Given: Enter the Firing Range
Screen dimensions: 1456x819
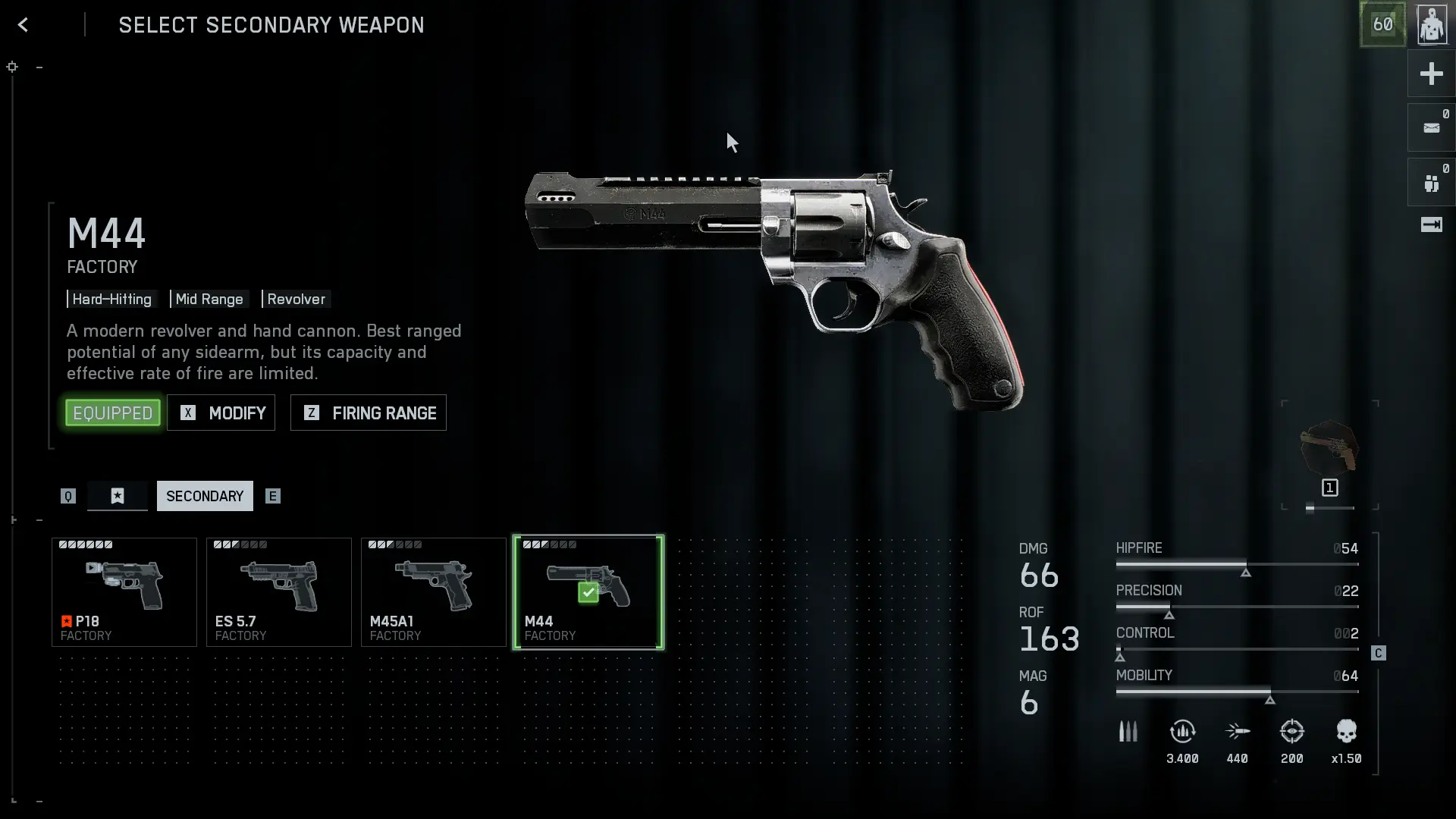Looking at the screenshot, I should point(369,413).
